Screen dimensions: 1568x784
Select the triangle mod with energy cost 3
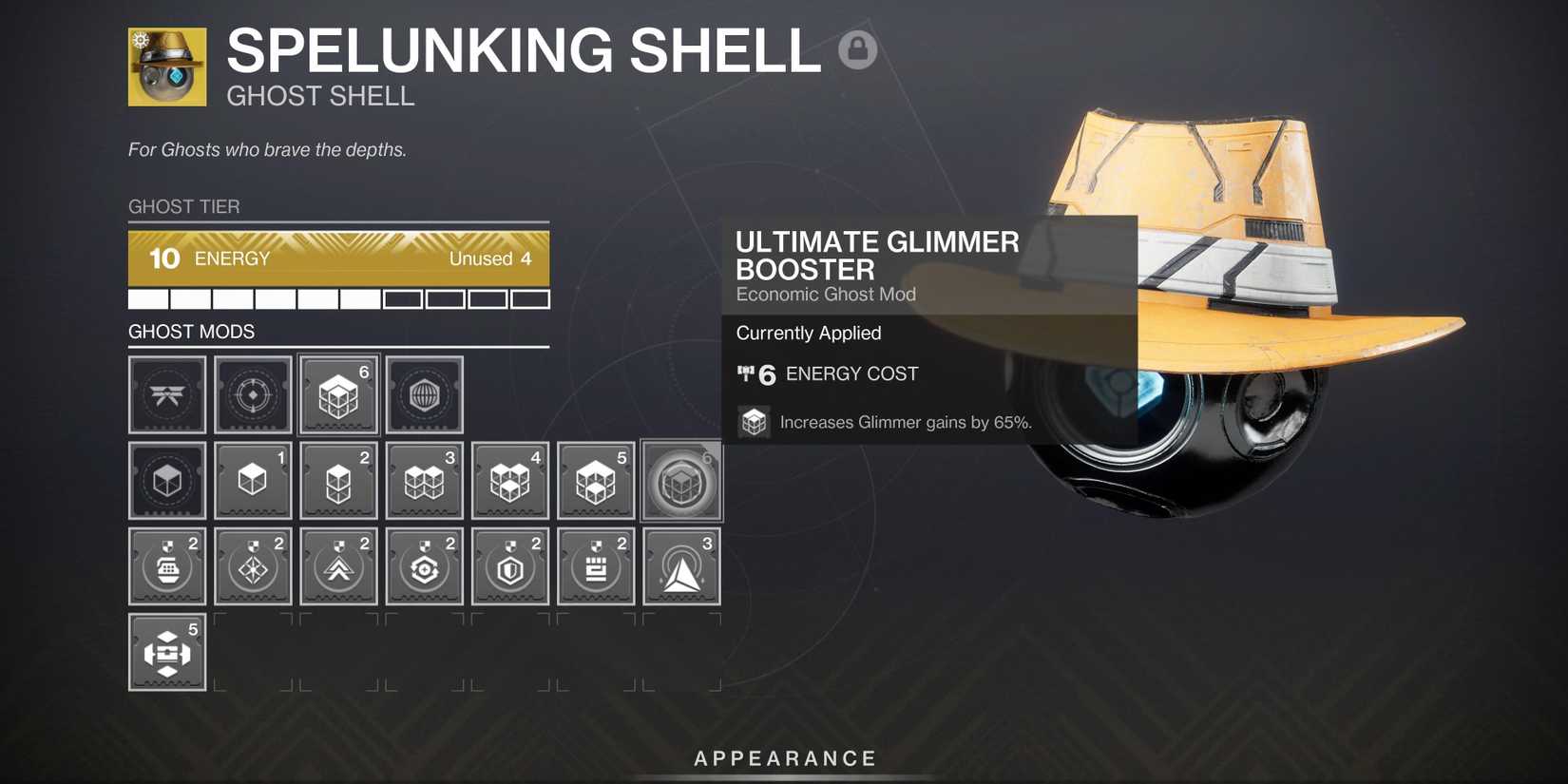(x=680, y=565)
